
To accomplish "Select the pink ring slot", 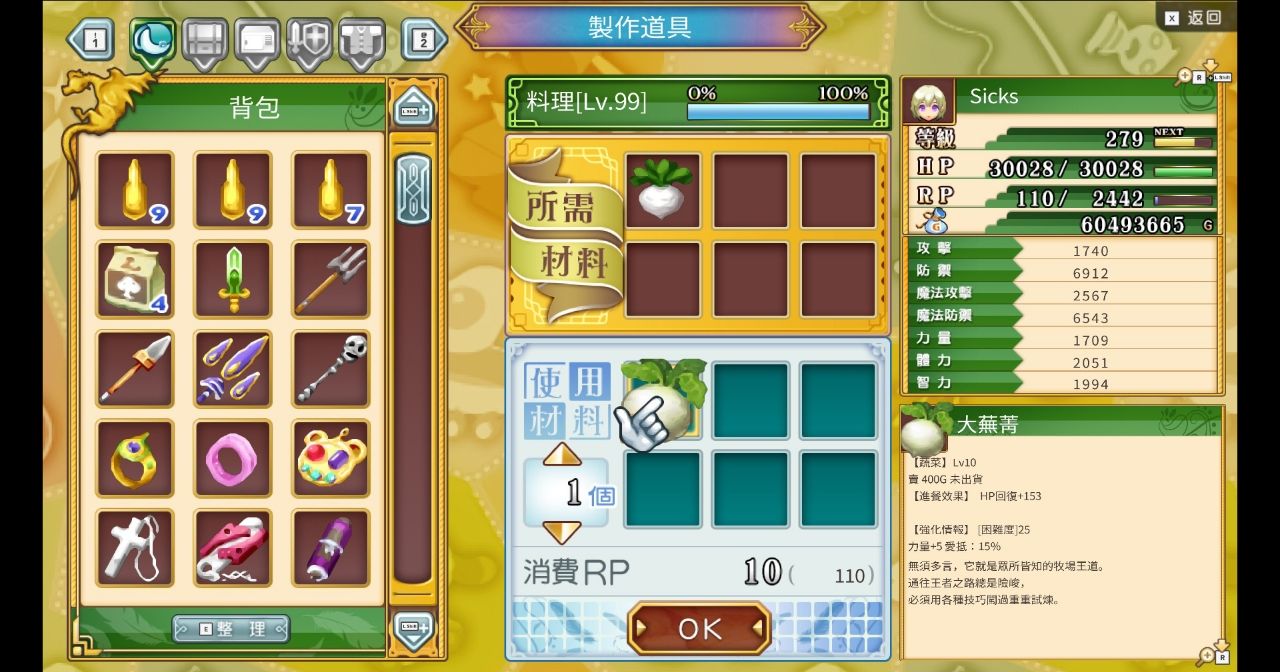I will [x=232, y=458].
